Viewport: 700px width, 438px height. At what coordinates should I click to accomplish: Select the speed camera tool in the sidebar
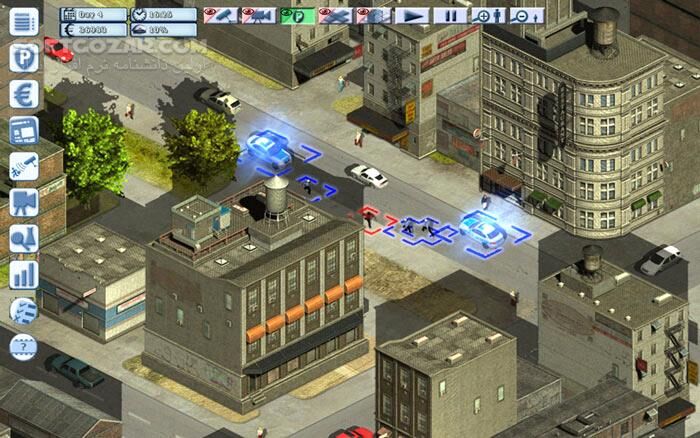pos(24,166)
